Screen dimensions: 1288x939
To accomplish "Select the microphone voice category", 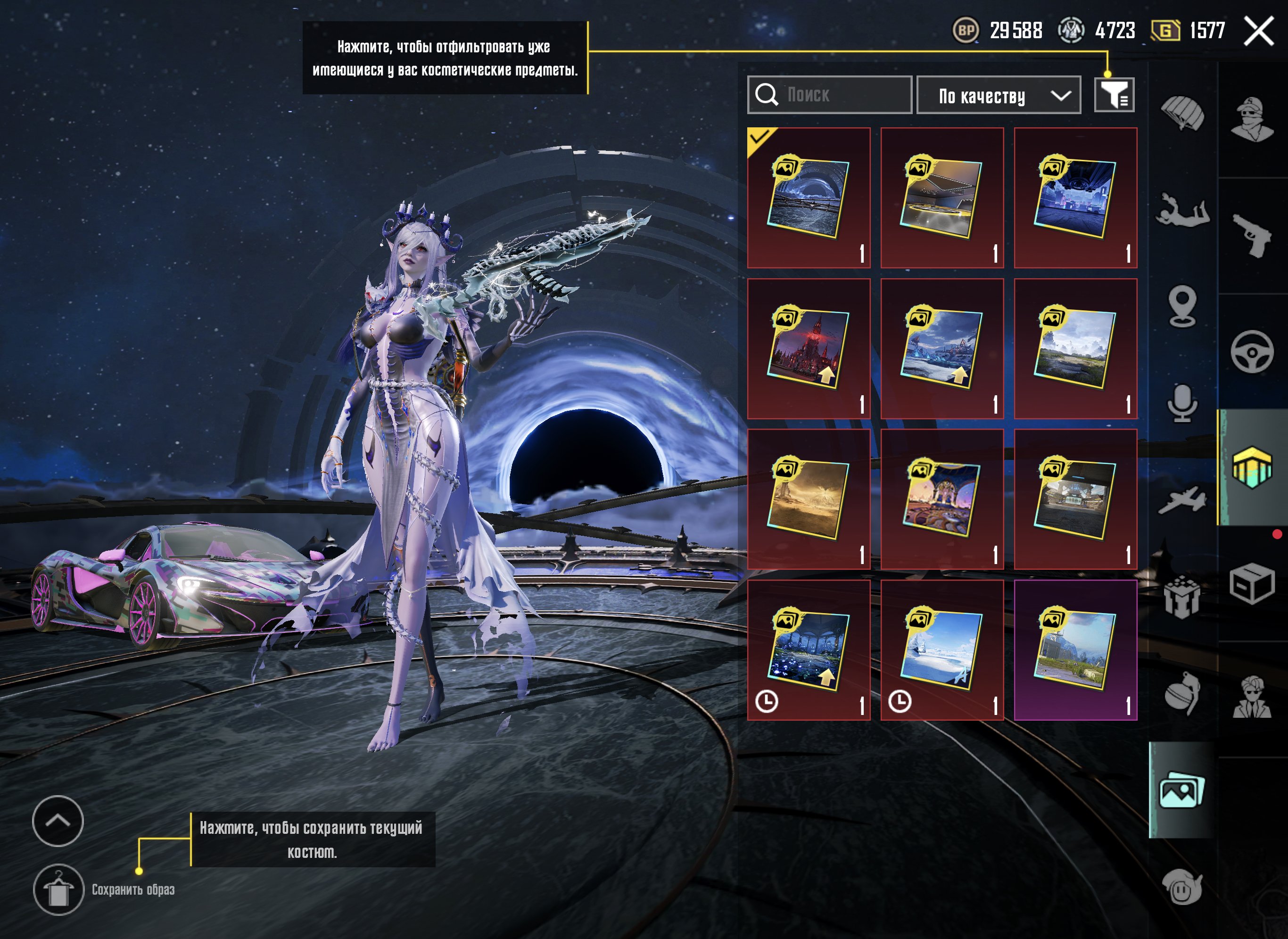I will pyautogui.click(x=1182, y=404).
